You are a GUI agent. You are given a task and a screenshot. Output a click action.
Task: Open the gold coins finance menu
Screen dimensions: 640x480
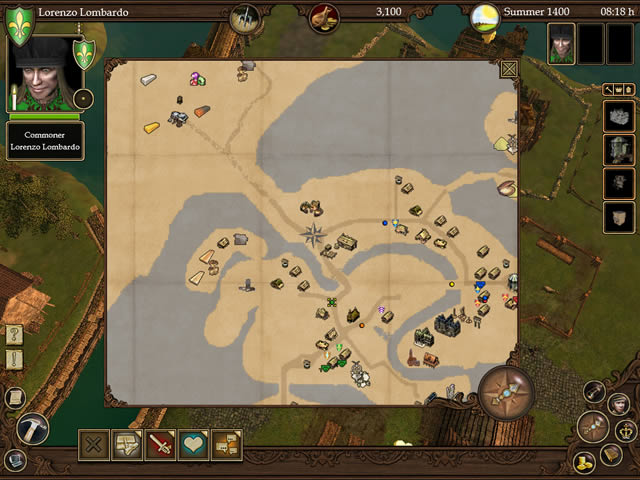click(x=585, y=461)
